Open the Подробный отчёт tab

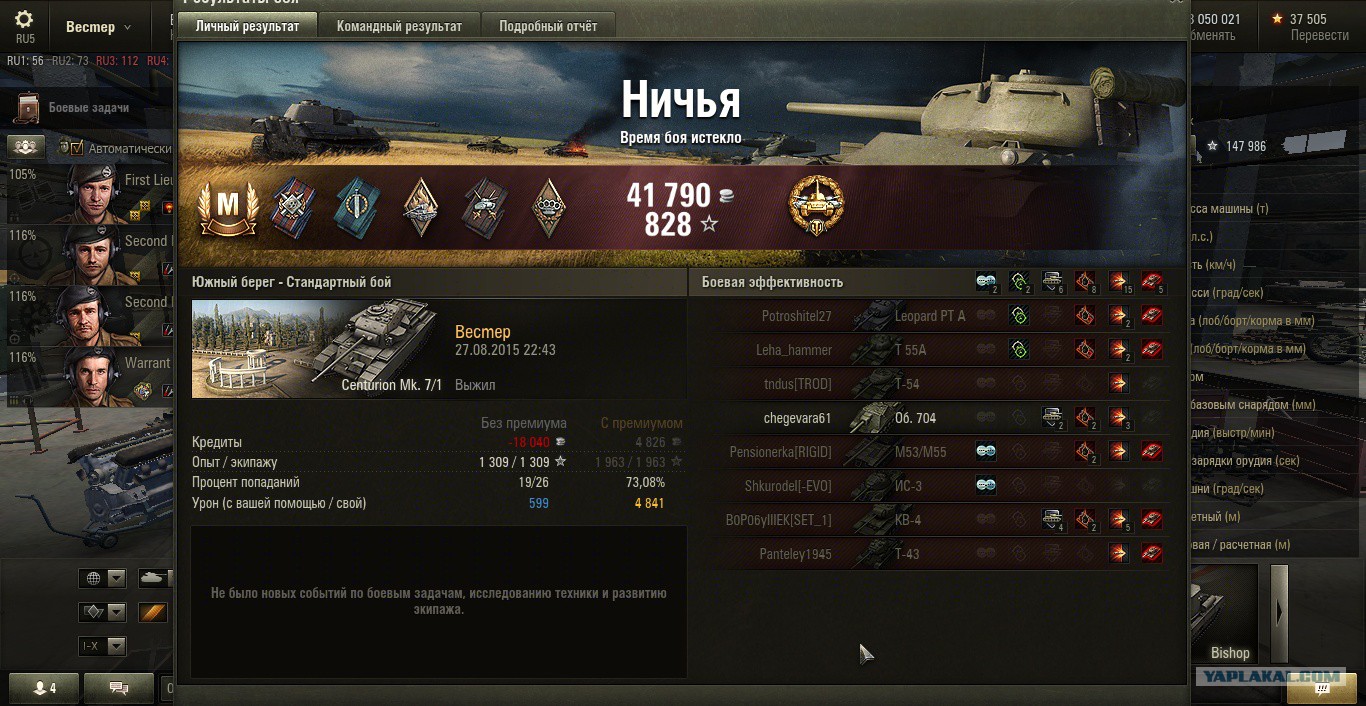coord(548,26)
